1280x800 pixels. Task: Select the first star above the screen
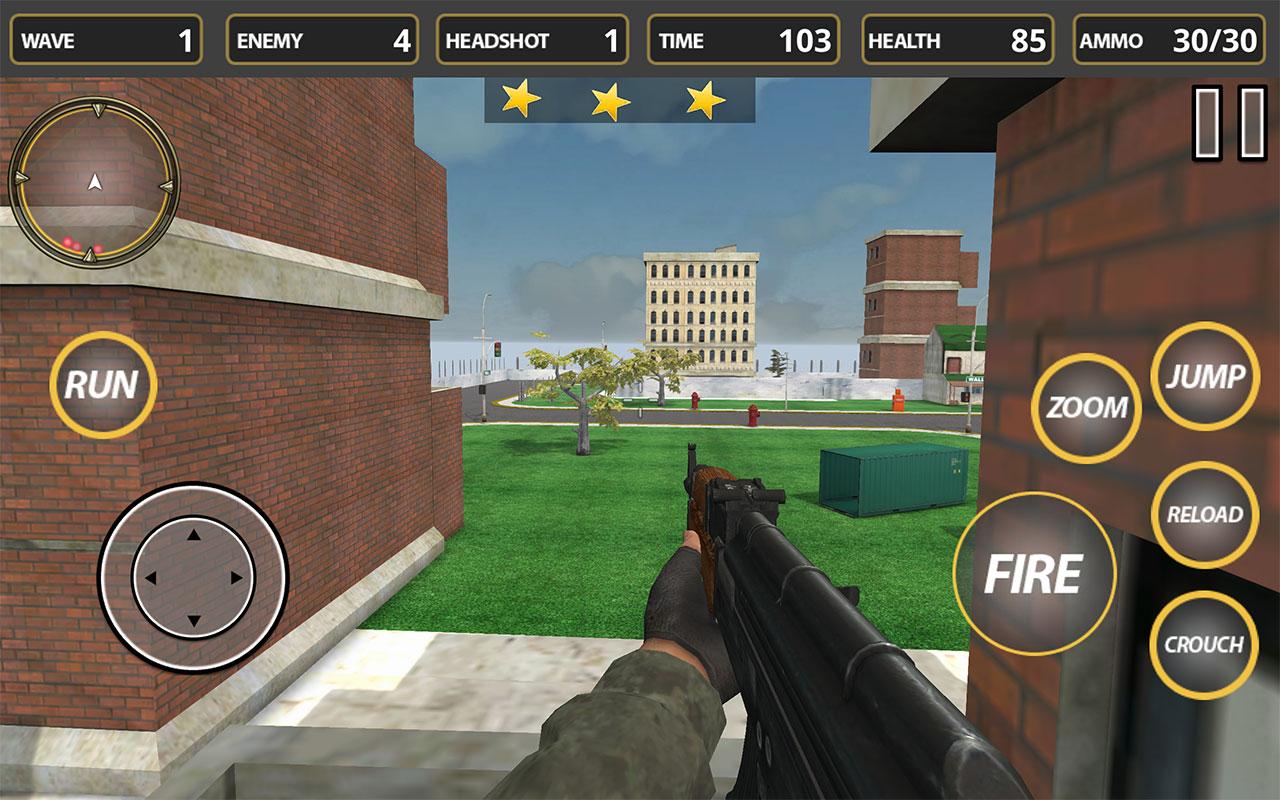pos(521,98)
